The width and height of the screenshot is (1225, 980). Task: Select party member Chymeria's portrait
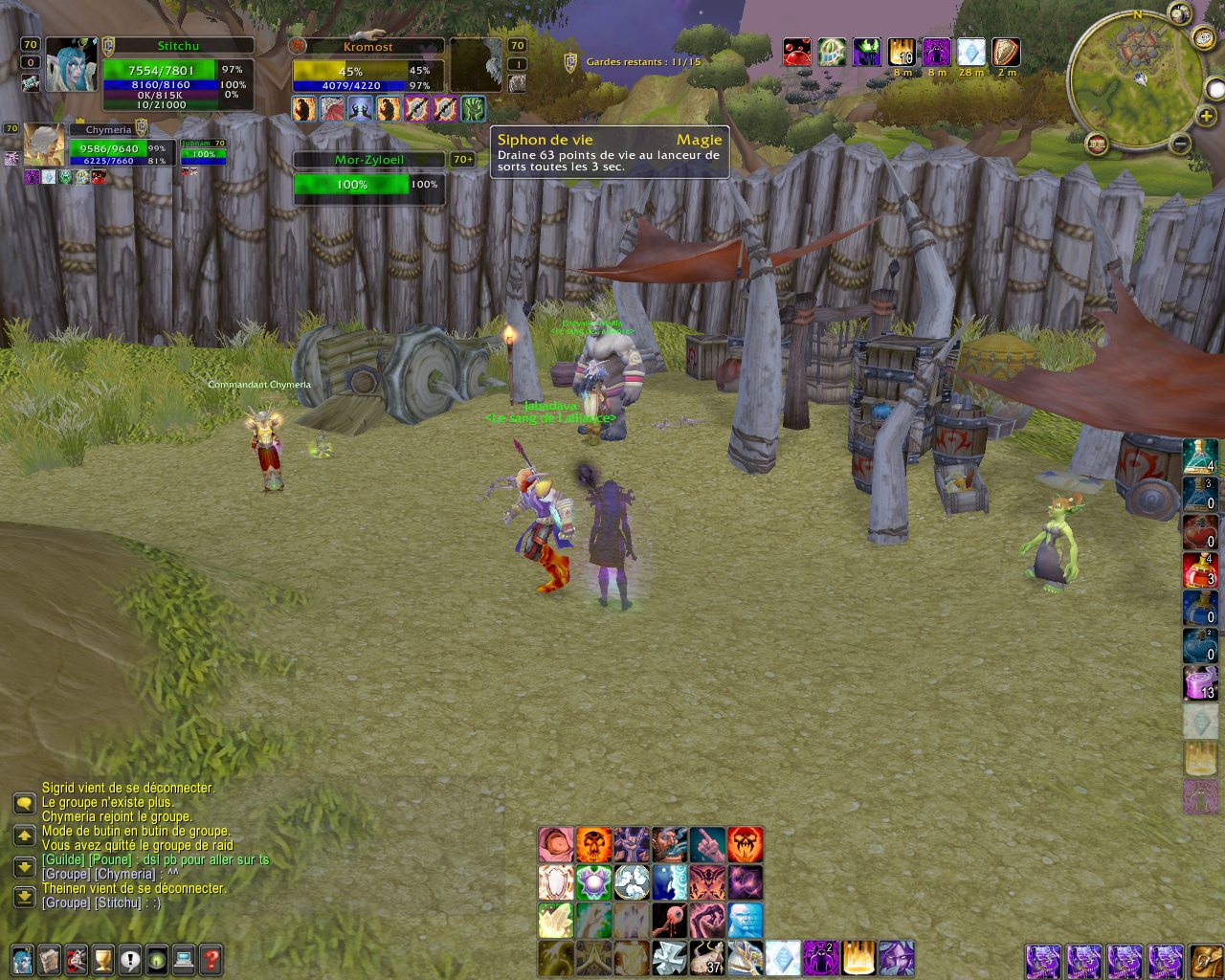coord(45,145)
